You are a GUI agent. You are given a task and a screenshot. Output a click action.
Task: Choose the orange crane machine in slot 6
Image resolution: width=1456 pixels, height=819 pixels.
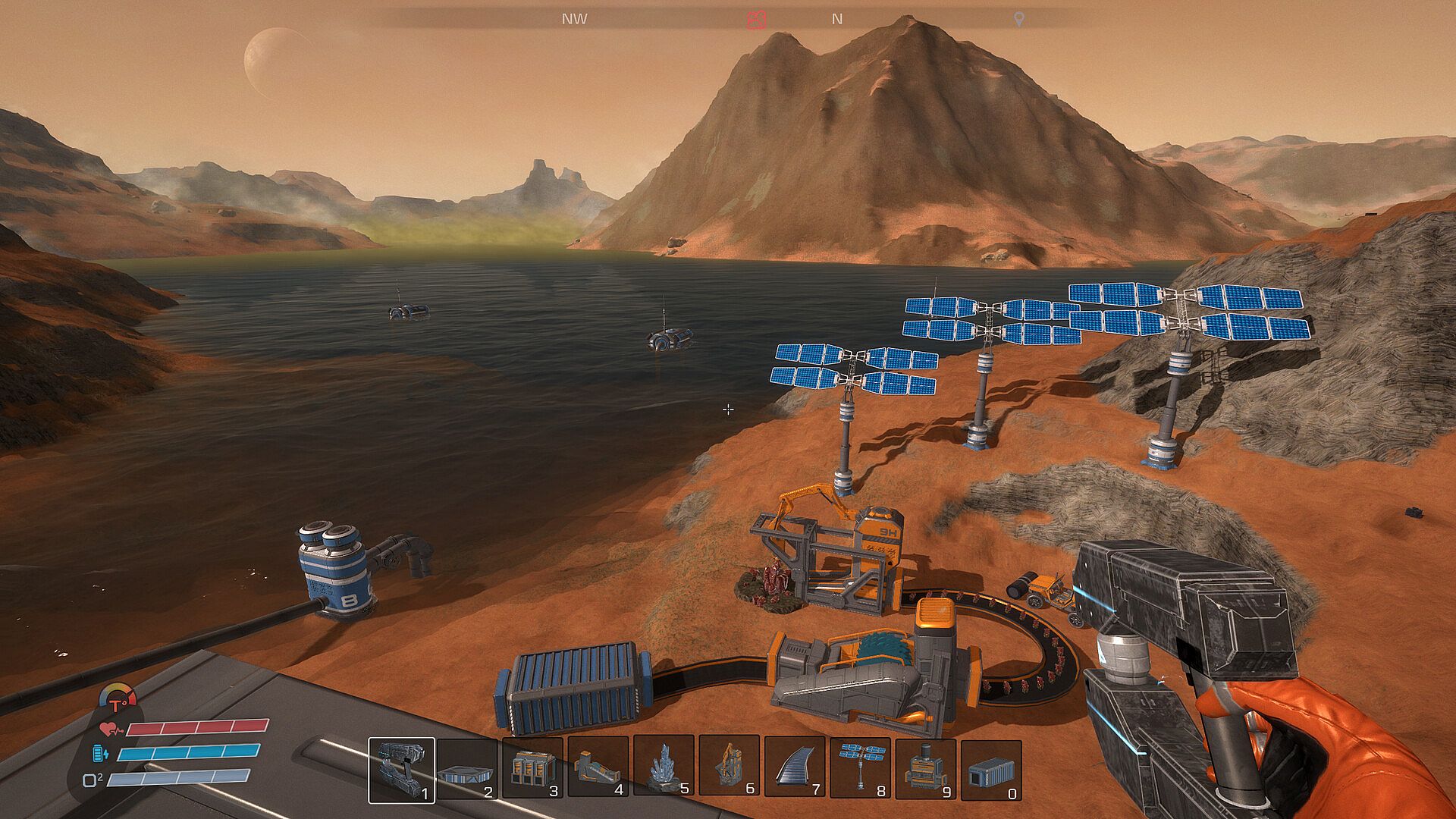(x=729, y=767)
